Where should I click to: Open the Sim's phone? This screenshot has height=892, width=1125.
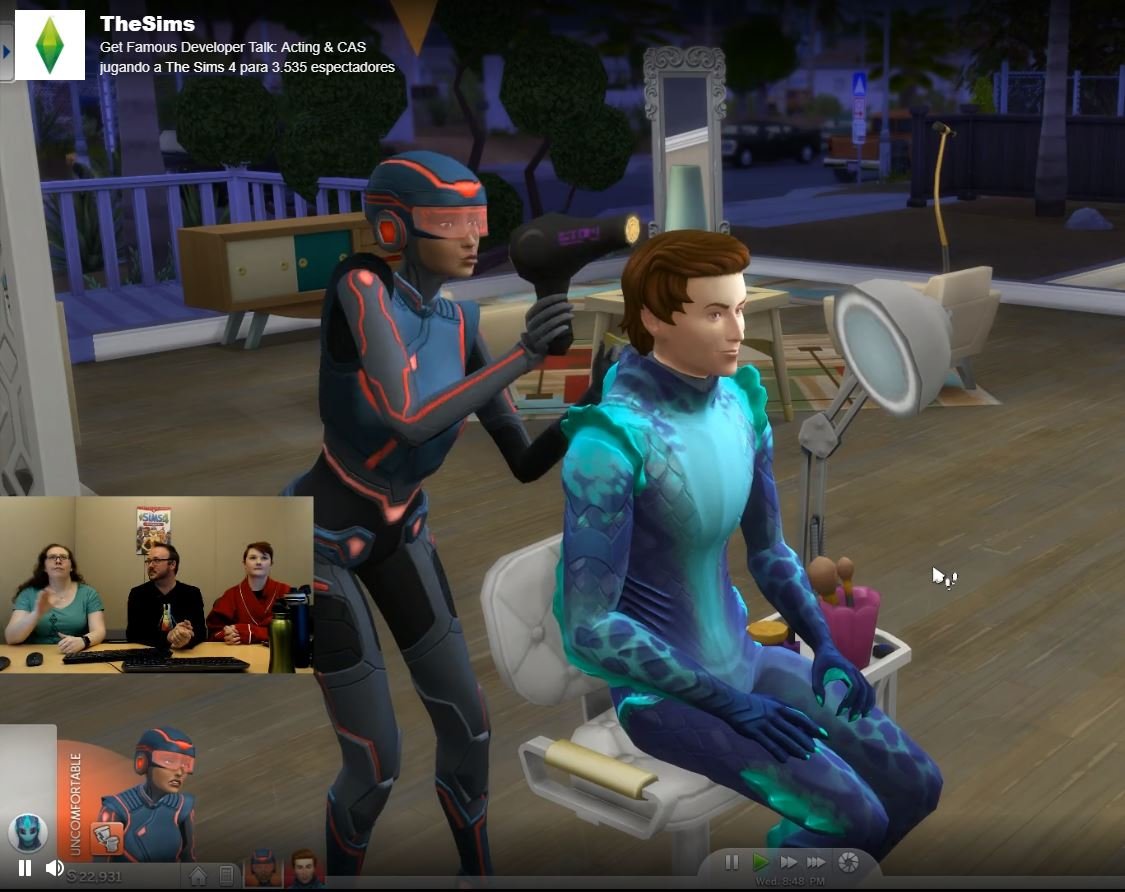coord(227,877)
